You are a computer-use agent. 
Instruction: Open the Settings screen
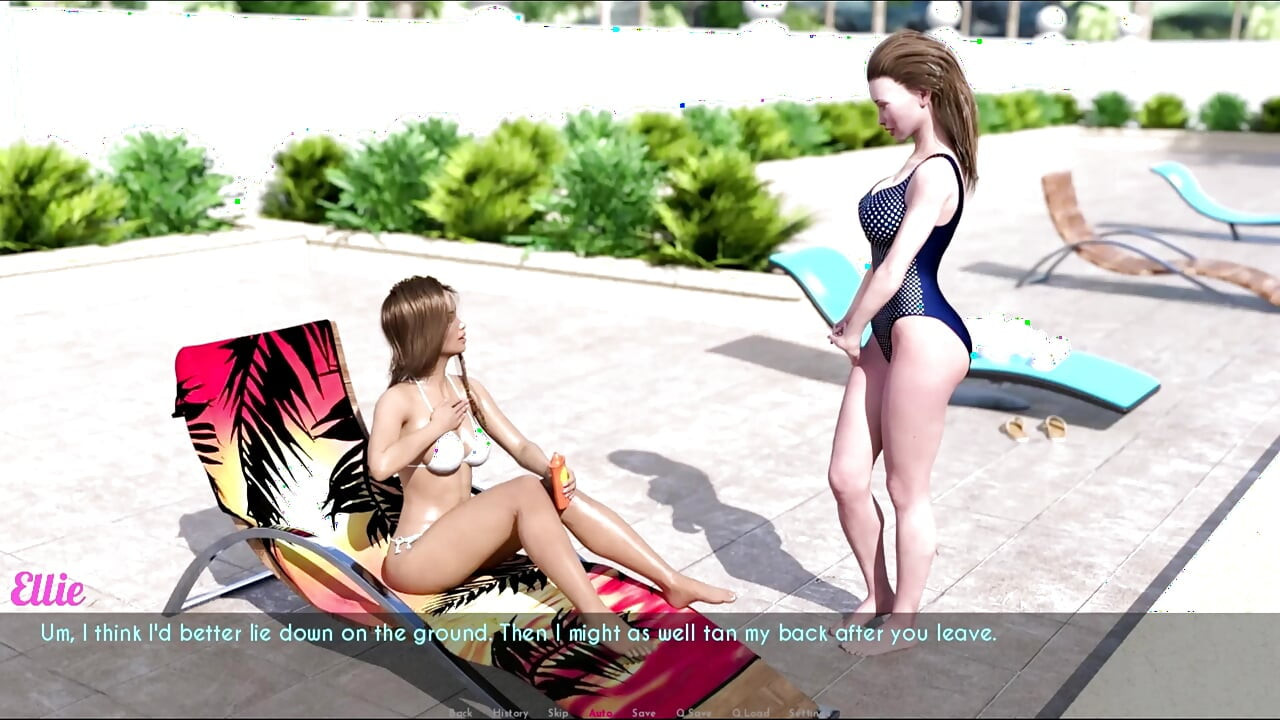coord(807,713)
